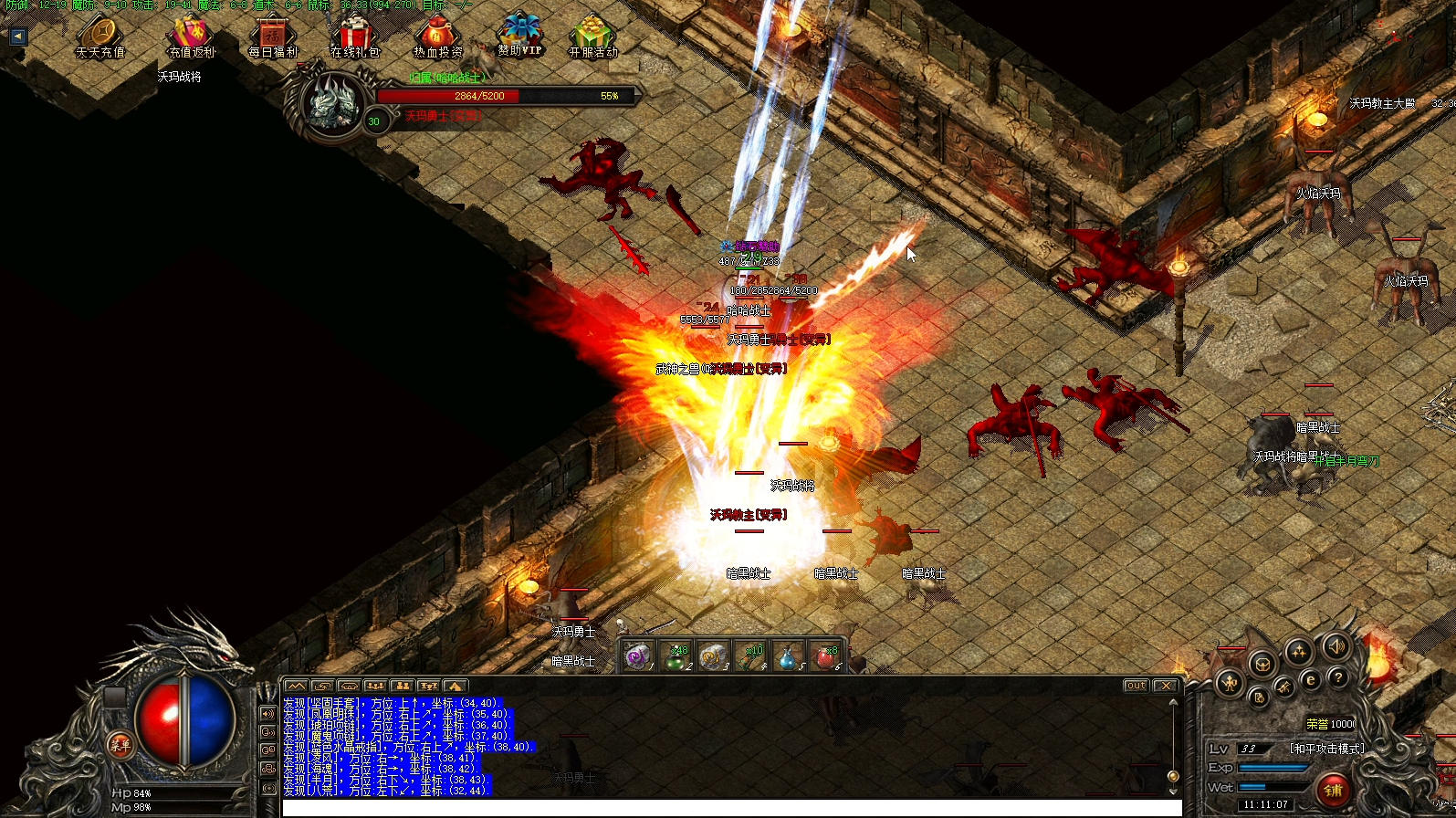Use the green potion in hotbar slot 2
Screen dimensions: 1456x818
676,657
